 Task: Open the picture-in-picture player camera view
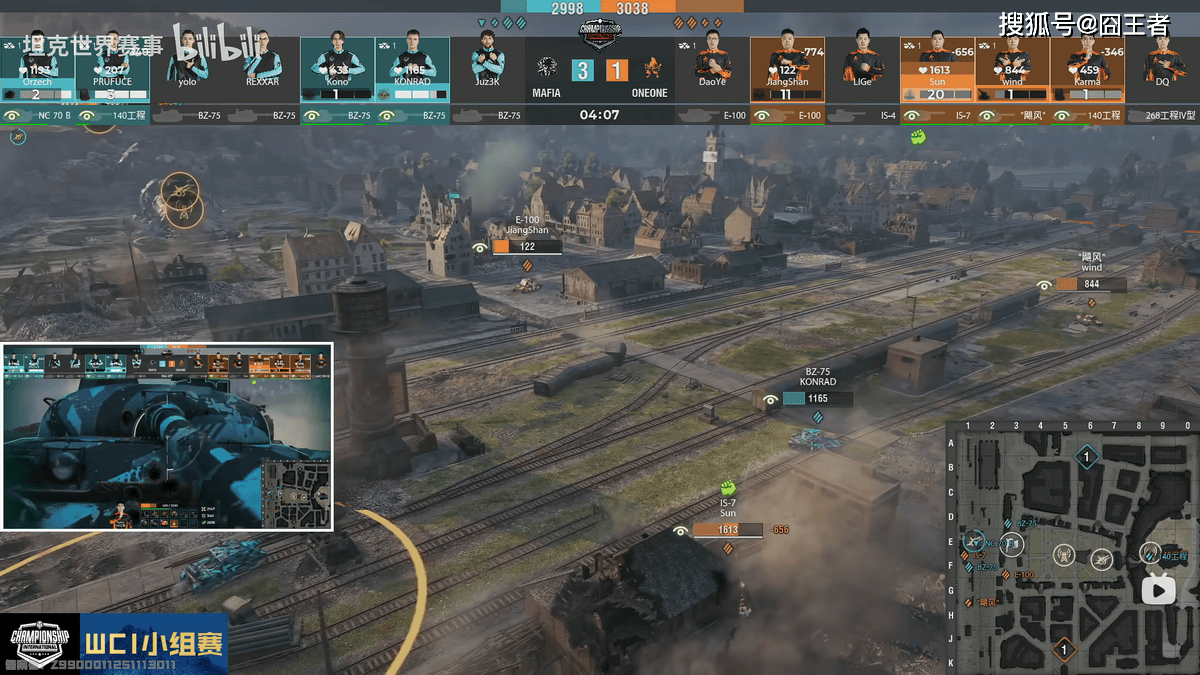(167, 436)
